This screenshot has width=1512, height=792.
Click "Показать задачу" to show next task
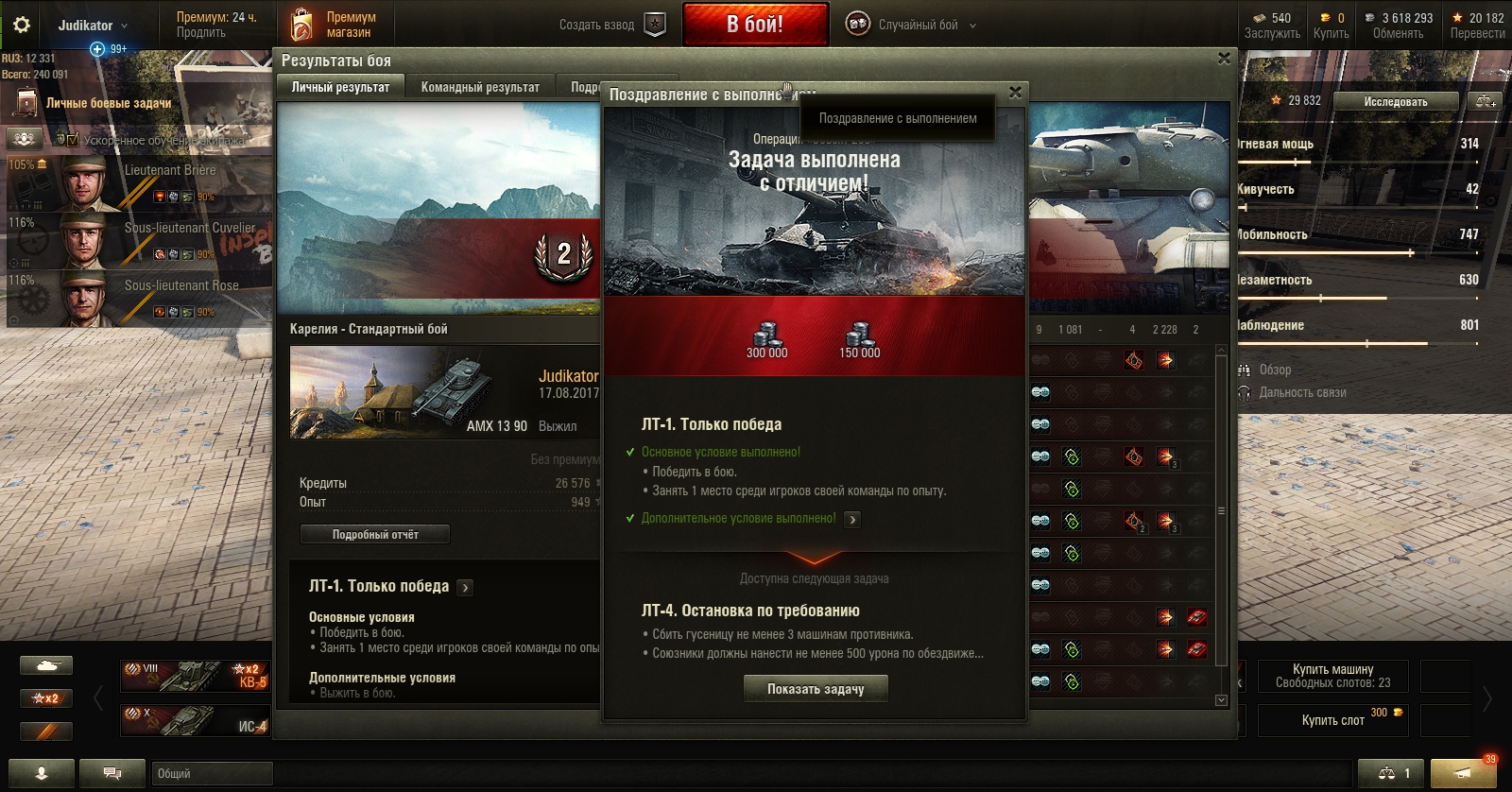pyautogui.click(x=816, y=689)
